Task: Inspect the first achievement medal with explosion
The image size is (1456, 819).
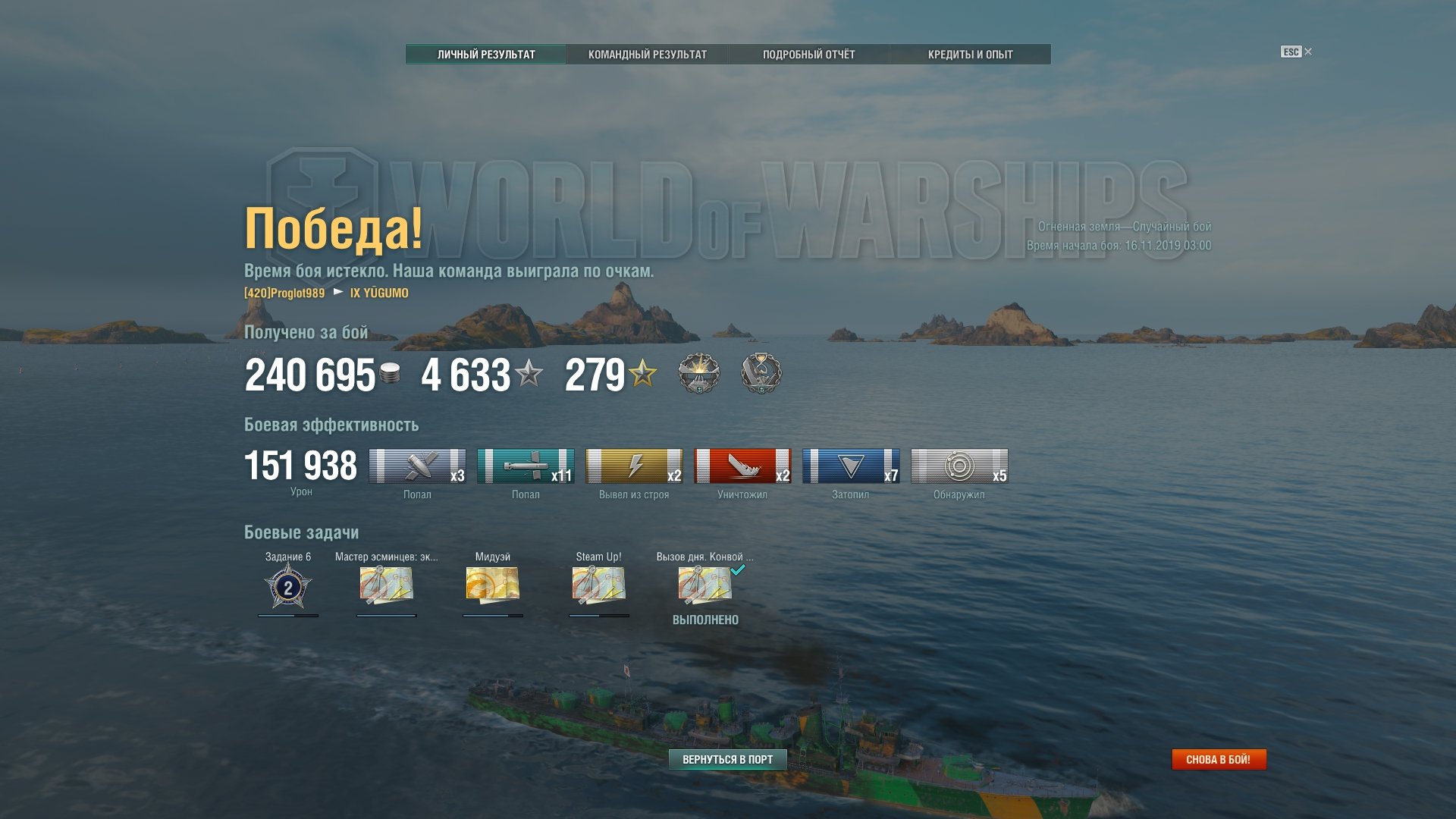Action: click(698, 373)
